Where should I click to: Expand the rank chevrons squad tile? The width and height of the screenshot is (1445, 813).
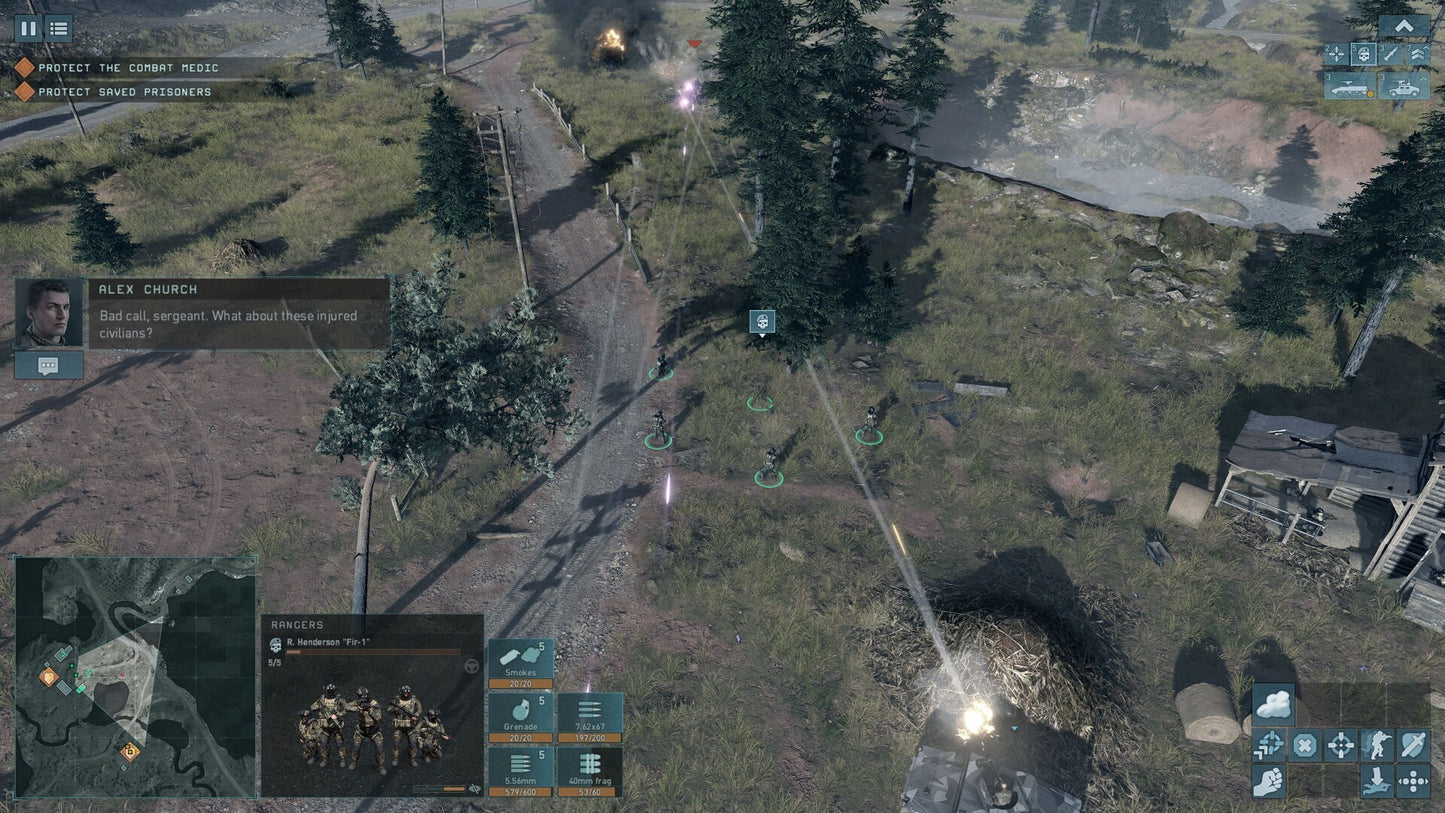click(x=1418, y=54)
